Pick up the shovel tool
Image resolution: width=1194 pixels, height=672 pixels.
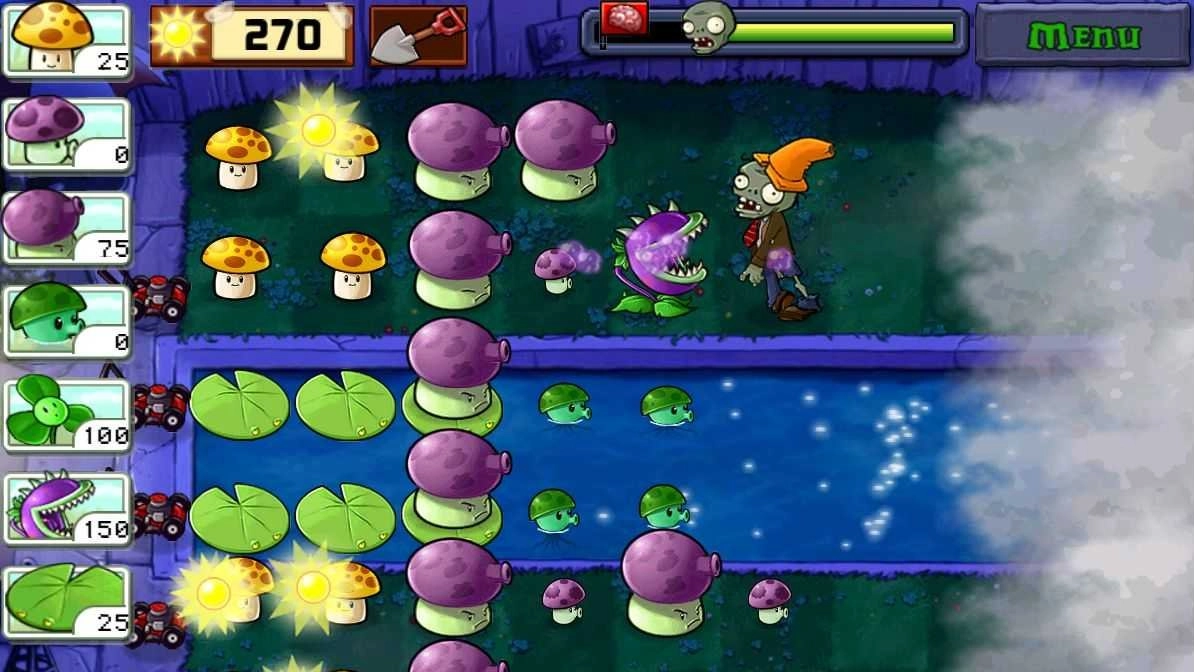pyautogui.click(x=418, y=36)
